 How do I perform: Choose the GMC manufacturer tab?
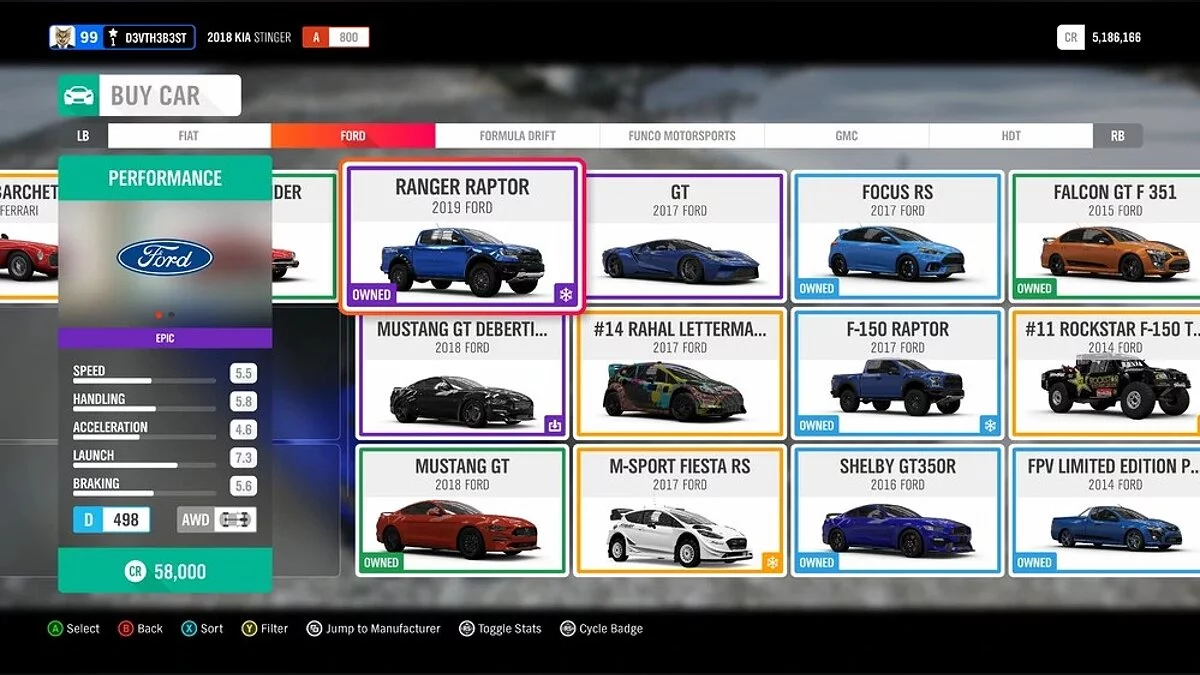[x=846, y=136]
